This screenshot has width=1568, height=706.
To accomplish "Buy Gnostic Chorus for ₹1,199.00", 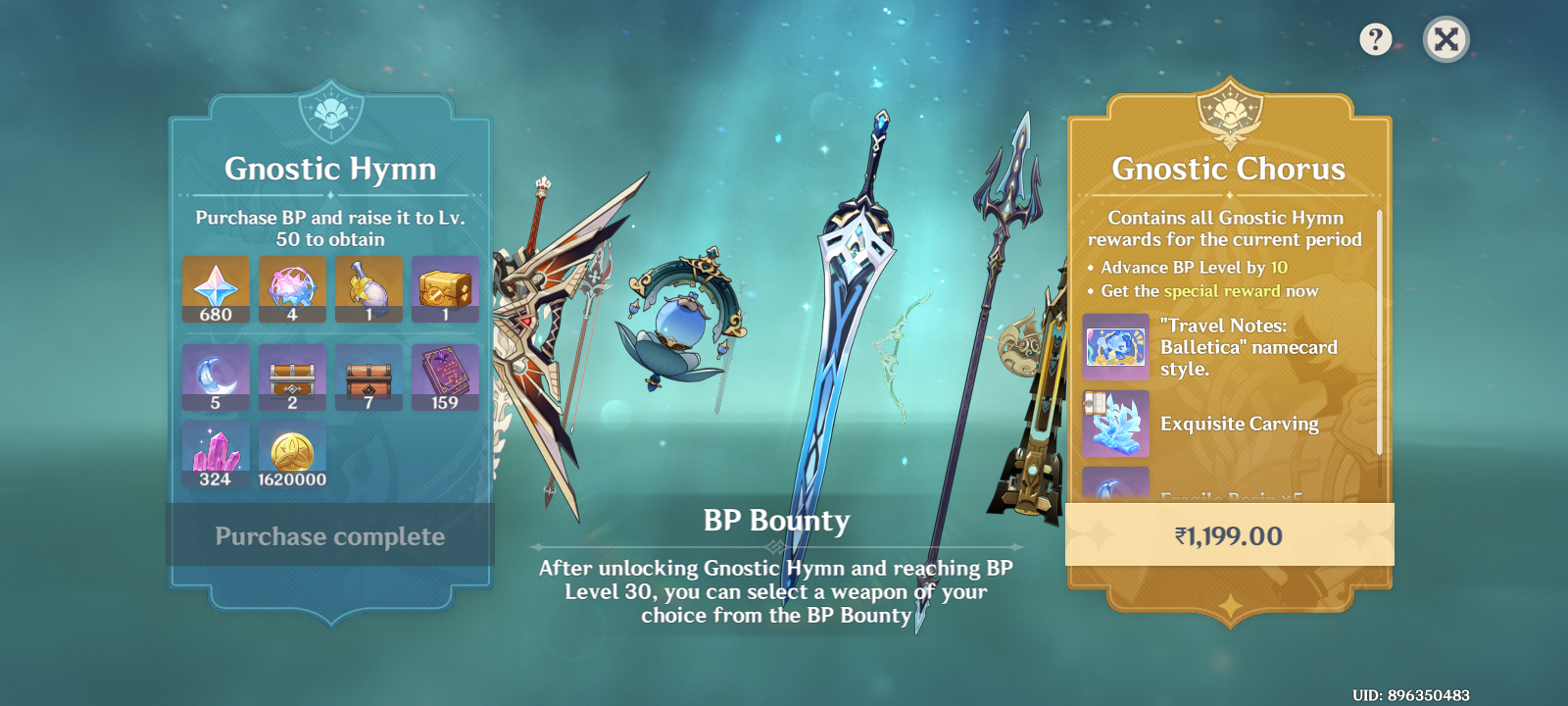I will (1229, 535).
